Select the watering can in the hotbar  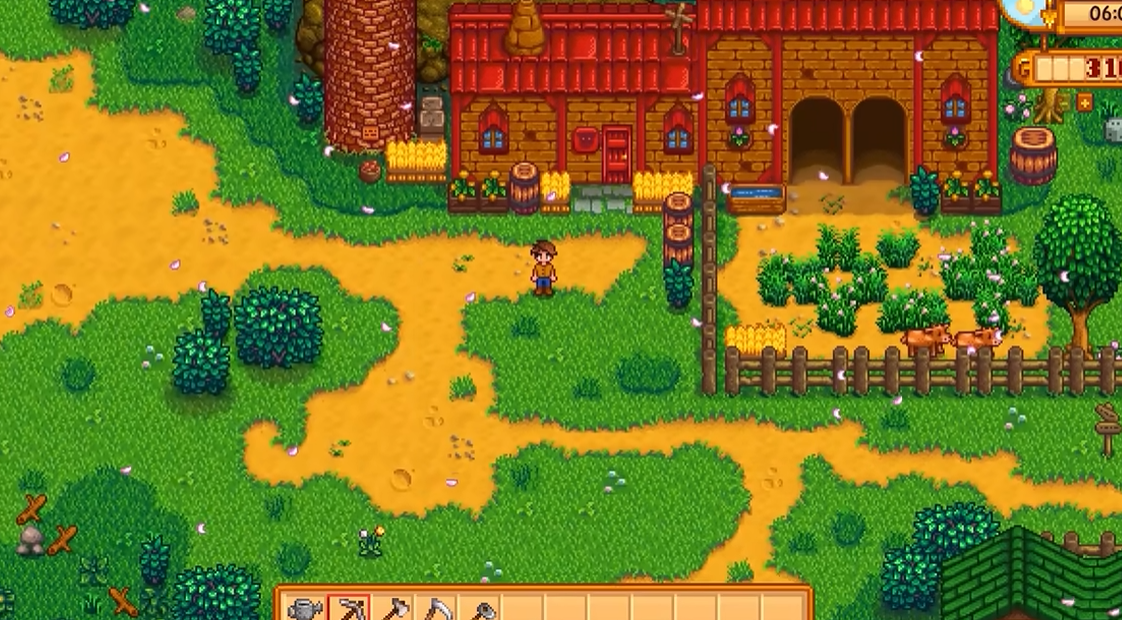(x=305, y=609)
